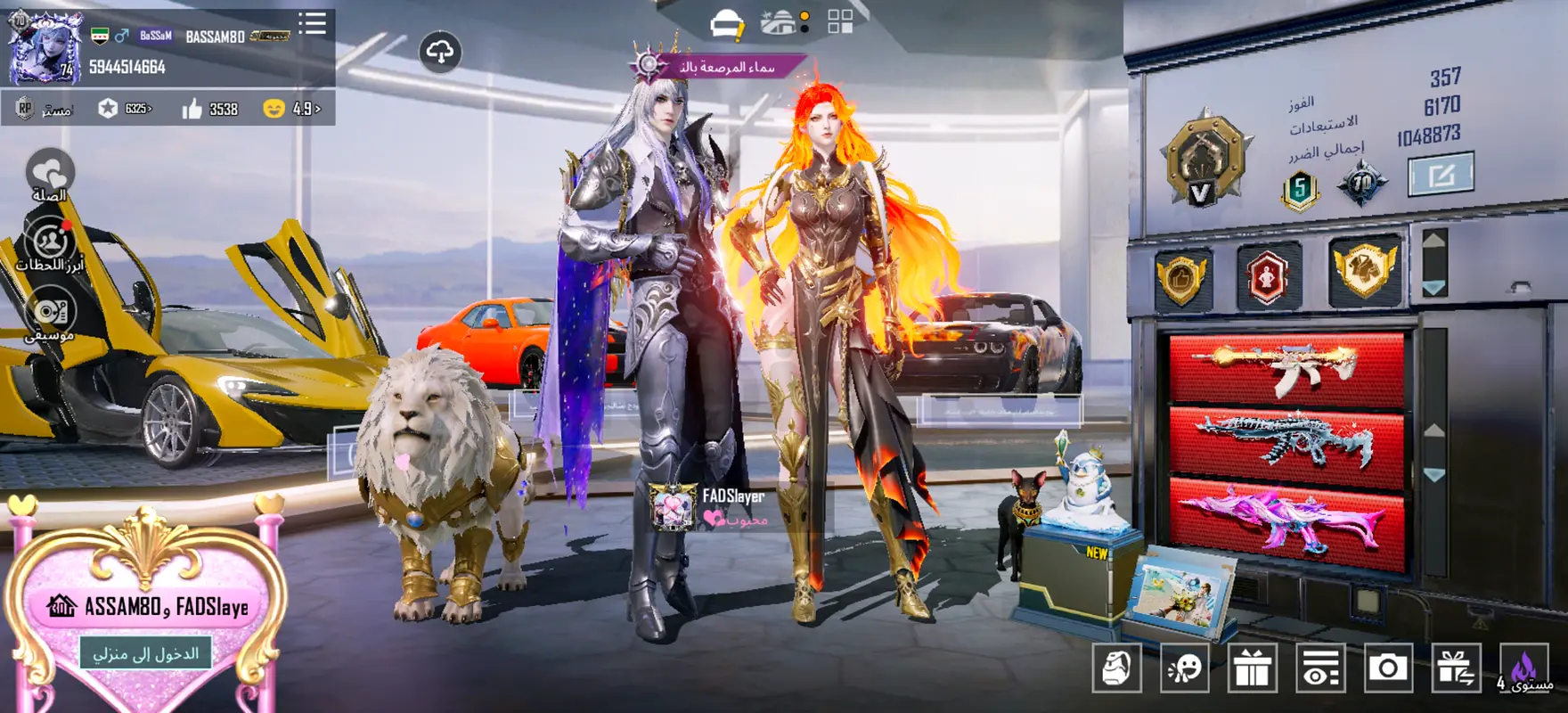Open the list menu beside the BASSAM80 name
Viewport: 1568px width, 713px height.
click(x=312, y=24)
